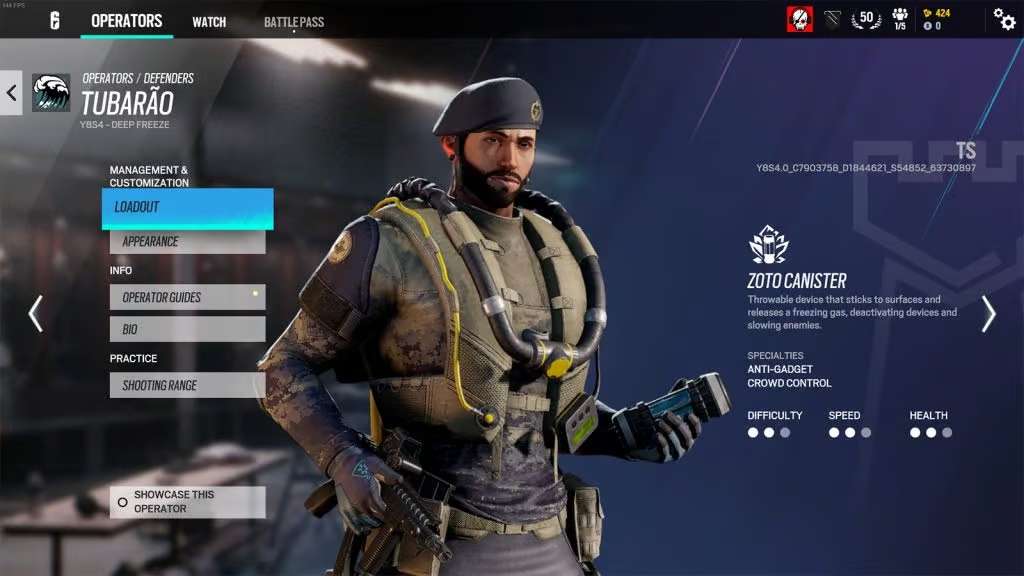Image resolution: width=1024 pixels, height=576 pixels.
Task: Show the previous operator with left arrow
Action: 36,313
